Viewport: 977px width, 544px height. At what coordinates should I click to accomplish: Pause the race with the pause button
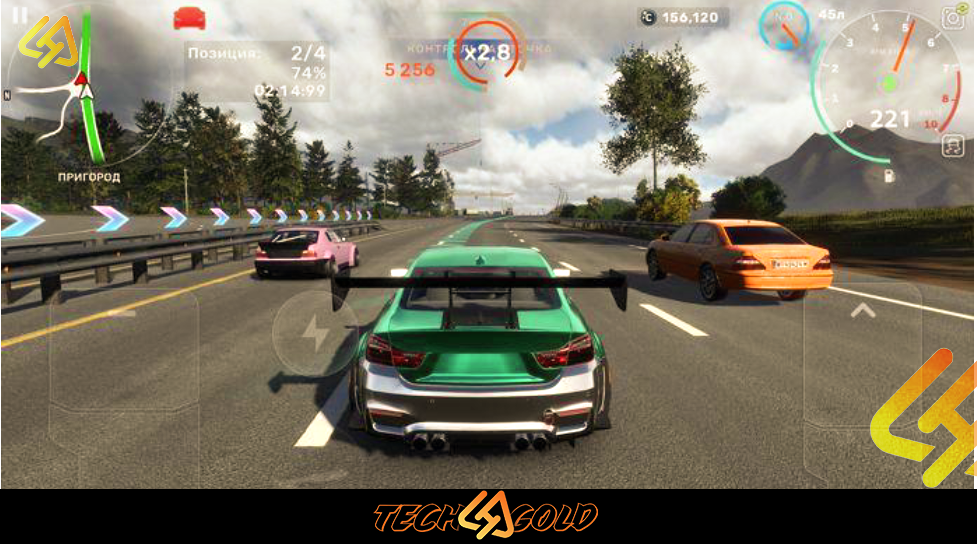[x=20, y=16]
